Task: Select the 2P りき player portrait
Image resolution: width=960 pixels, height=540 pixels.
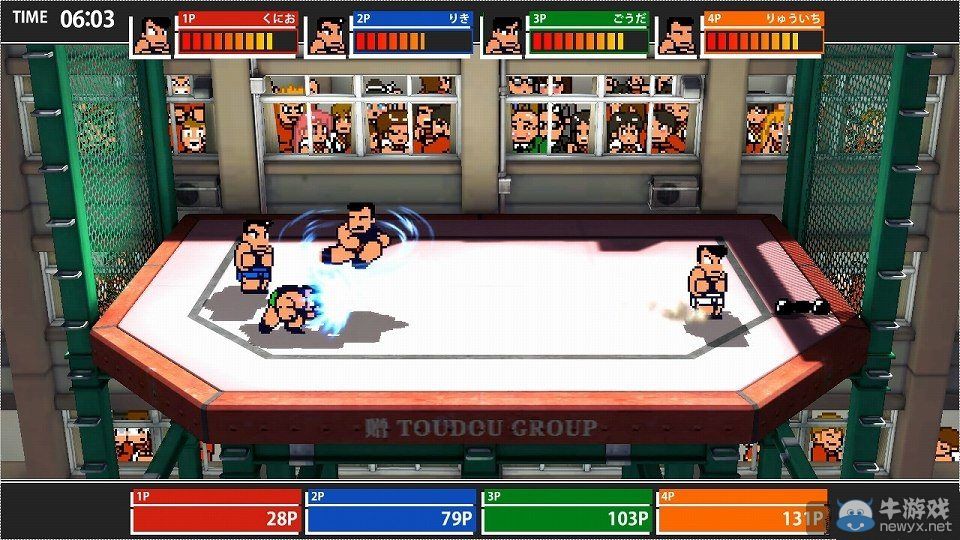Action: pos(327,35)
